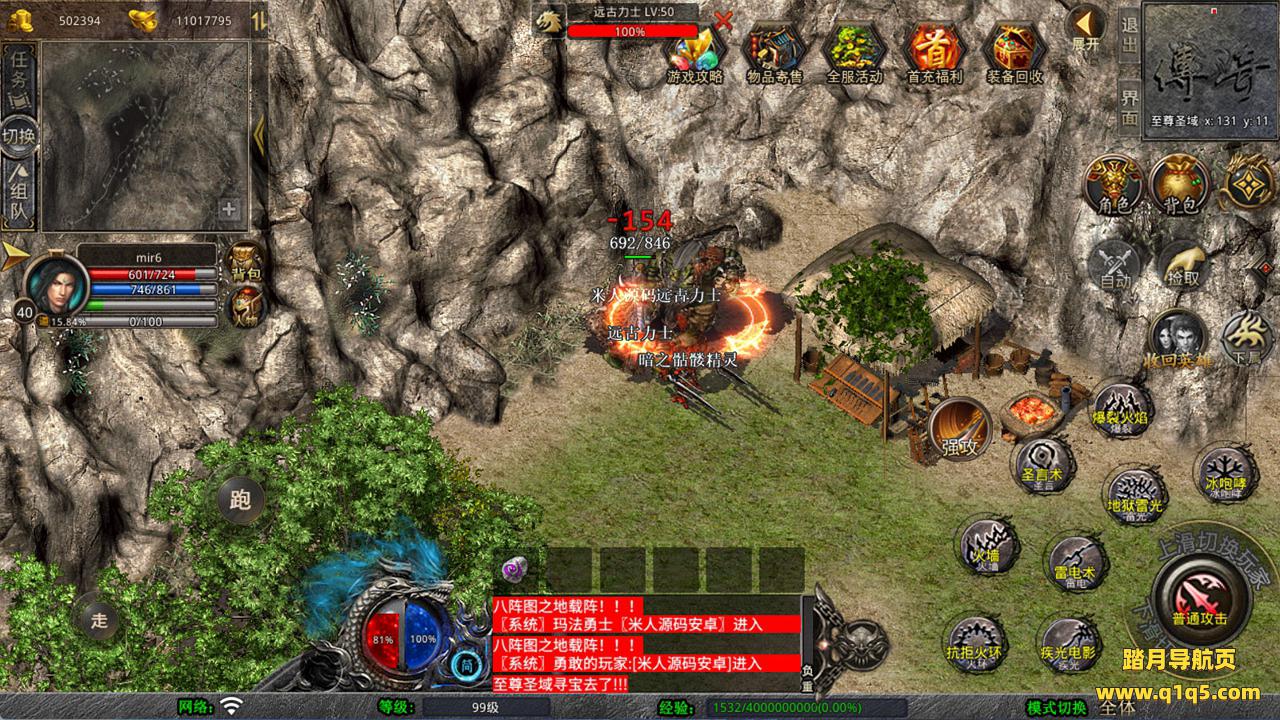This screenshot has height=720, width=1280.
Task: Use the 普通攻击 normal attack button
Action: (x=1199, y=598)
